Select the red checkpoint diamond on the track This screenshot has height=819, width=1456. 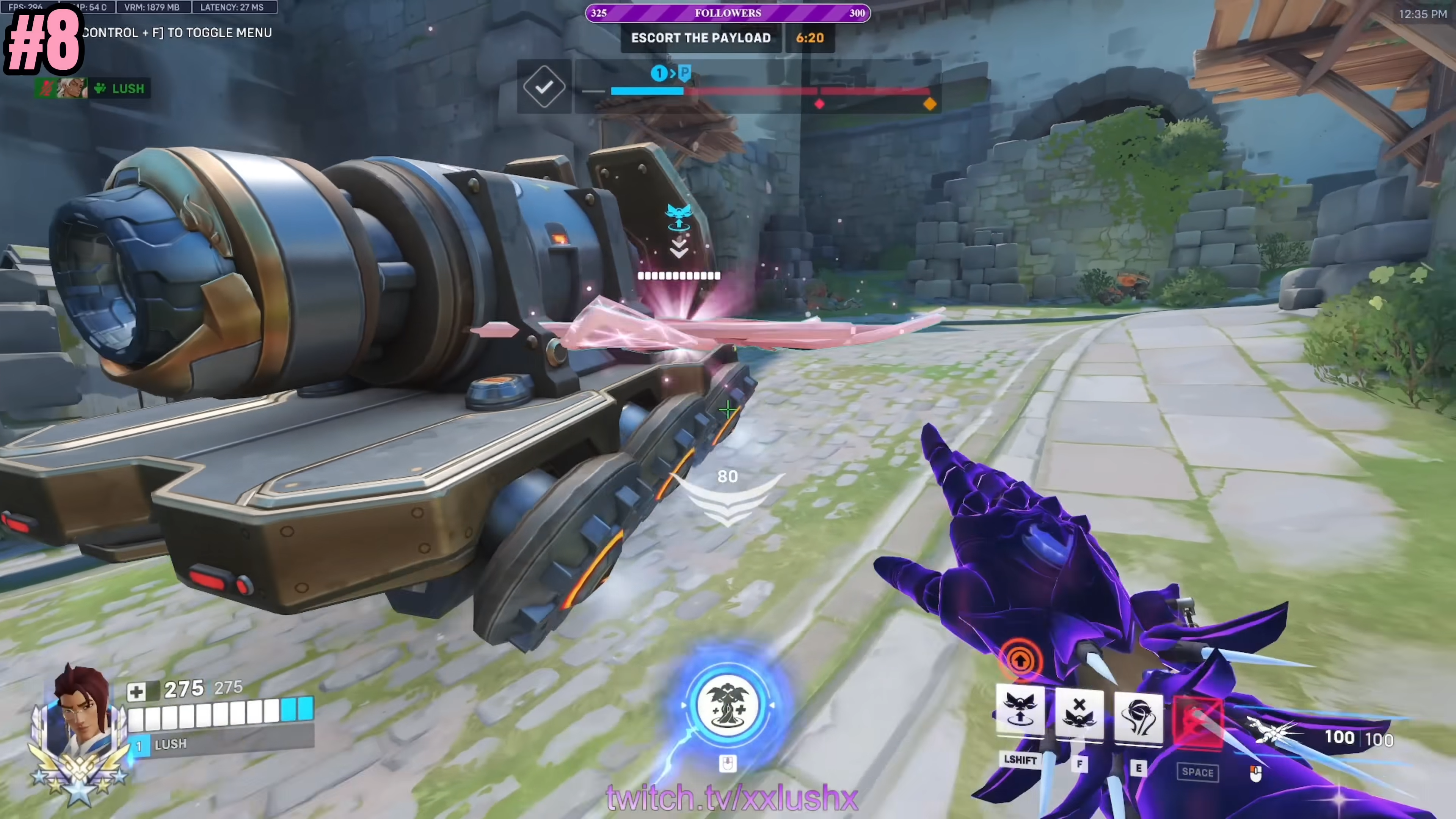[x=819, y=104]
